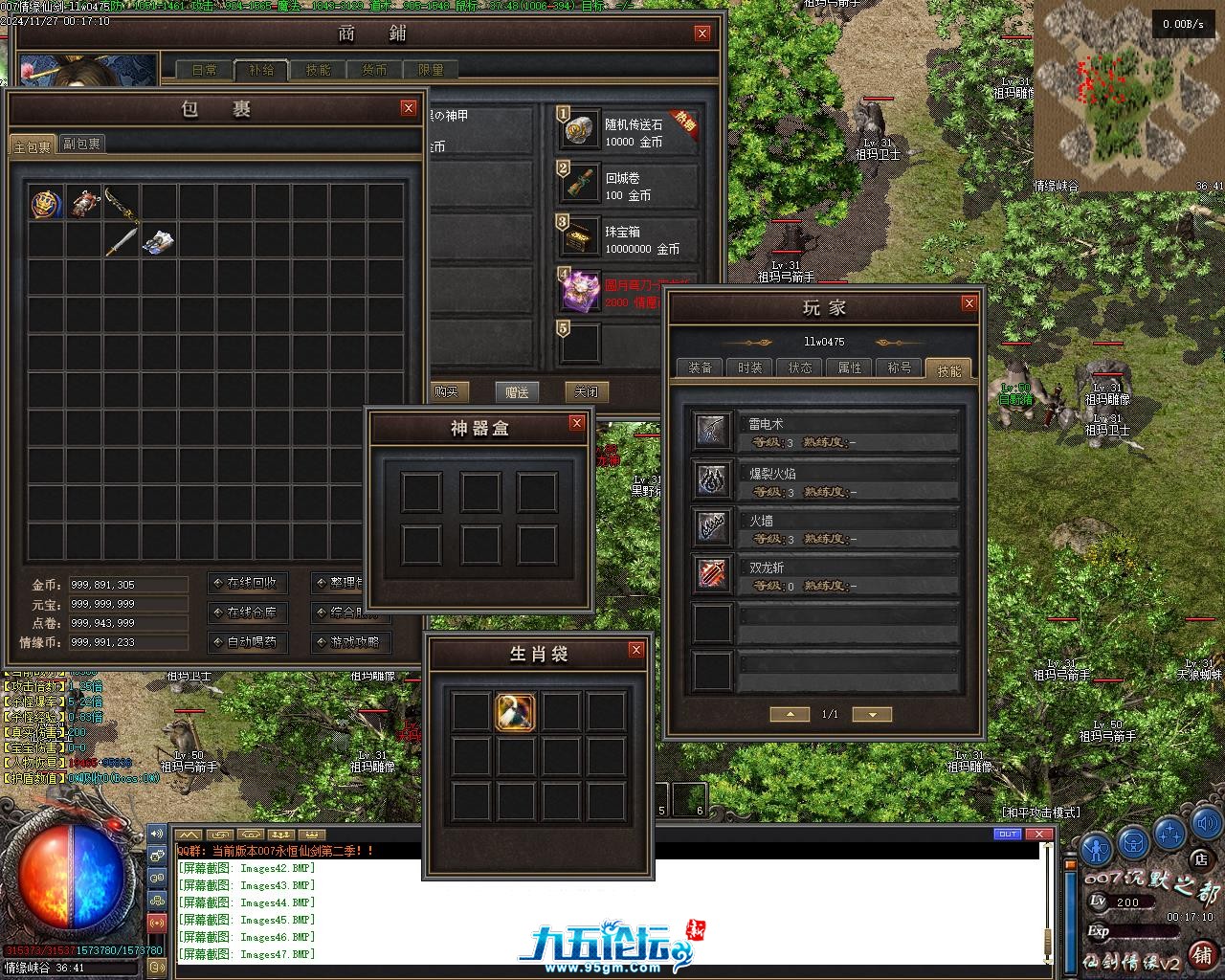The height and width of the screenshot is (980, 1225).
Task: Select the silver sword in the bag
Action: [x=121, y=241]
